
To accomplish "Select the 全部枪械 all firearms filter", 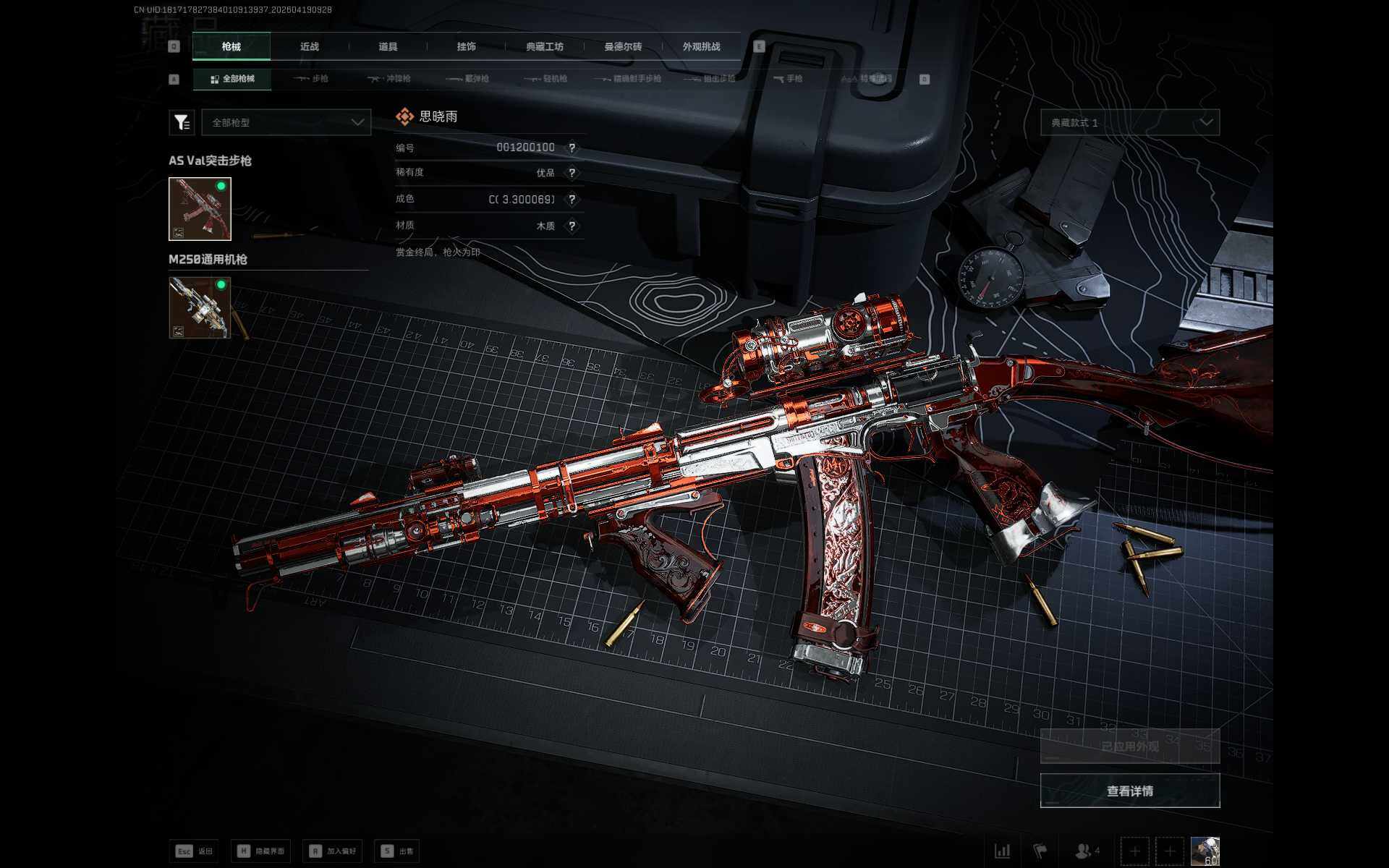I will (x=232, y=79).
